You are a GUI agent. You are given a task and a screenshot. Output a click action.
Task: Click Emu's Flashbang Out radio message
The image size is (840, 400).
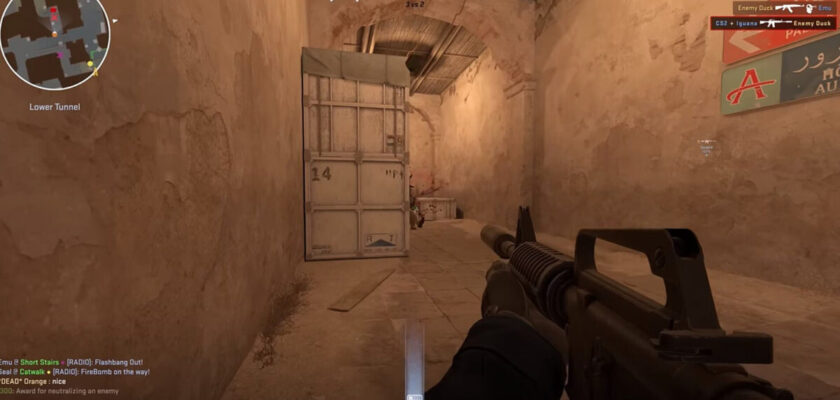(x=70, y=362)
